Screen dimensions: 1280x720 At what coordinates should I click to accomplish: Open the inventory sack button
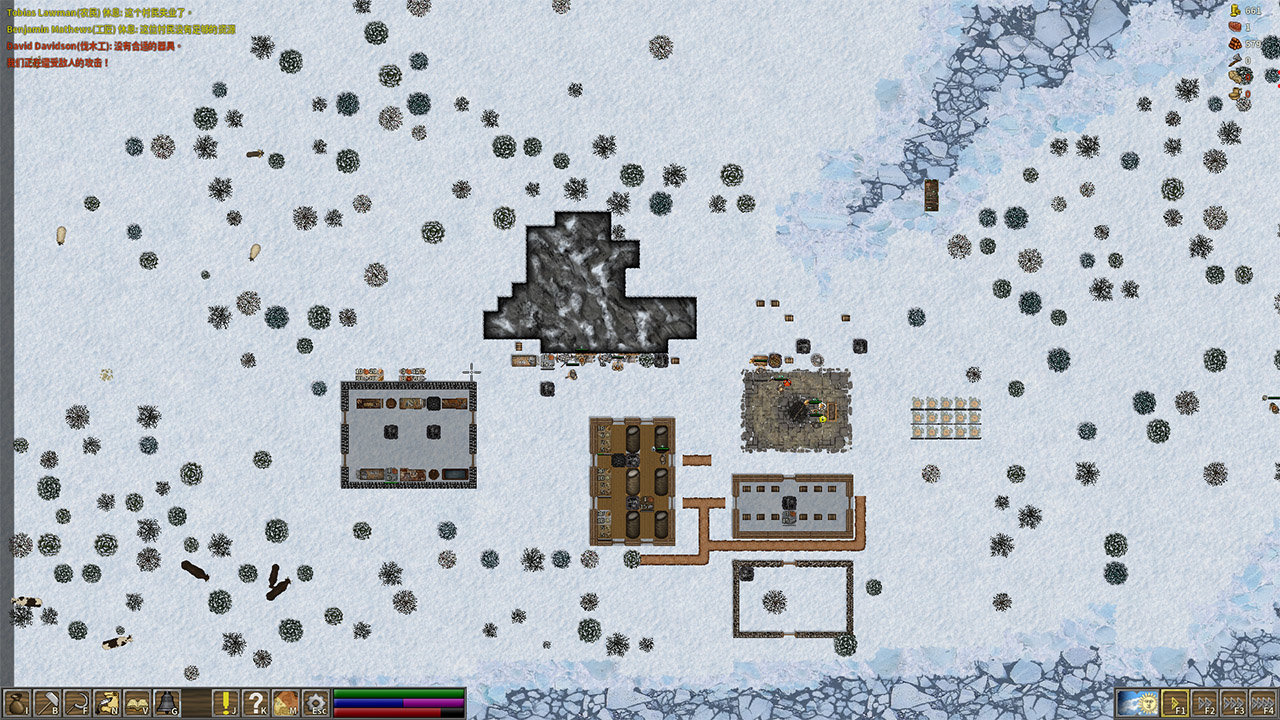17,703
